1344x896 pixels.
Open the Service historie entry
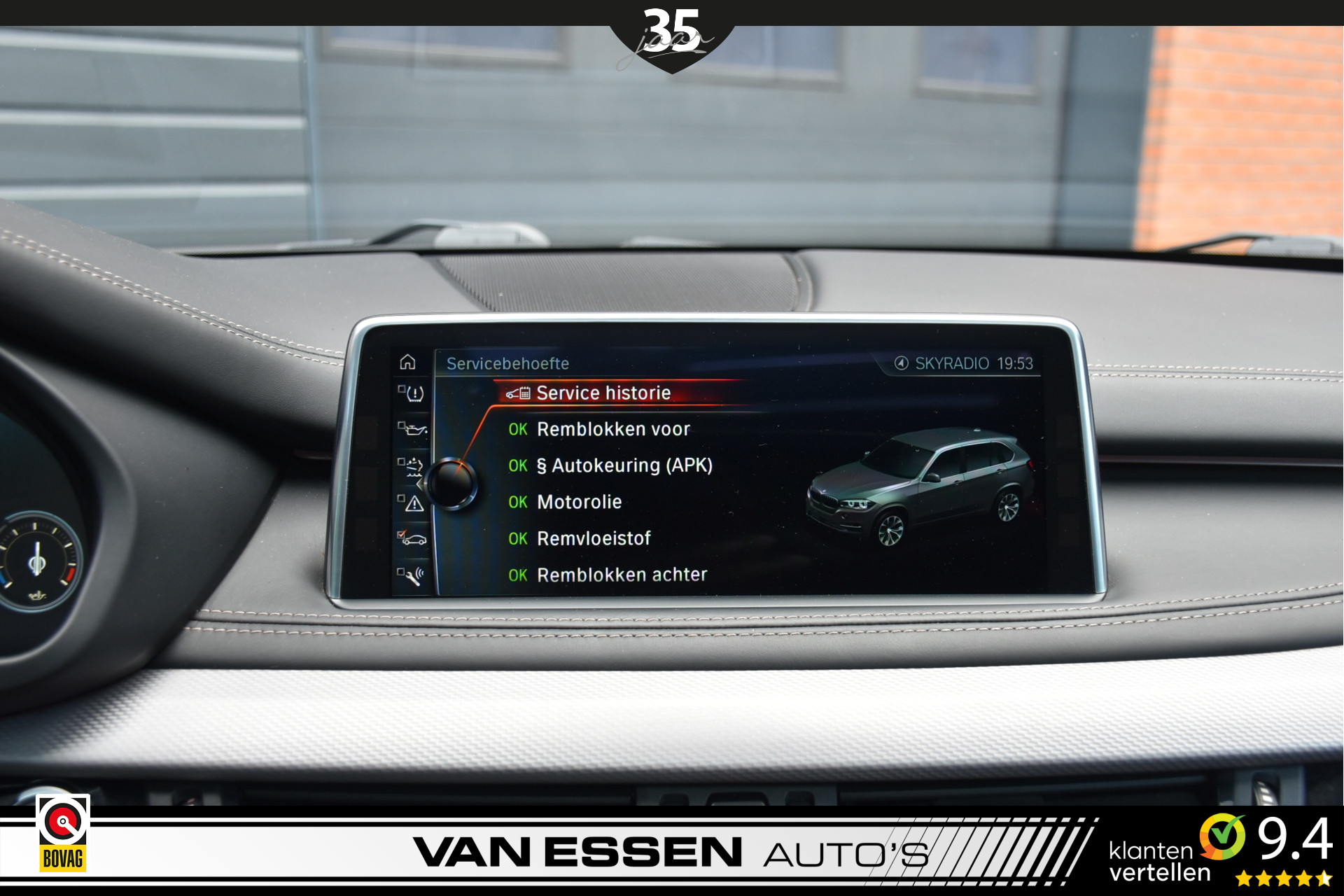pos(603,393)
